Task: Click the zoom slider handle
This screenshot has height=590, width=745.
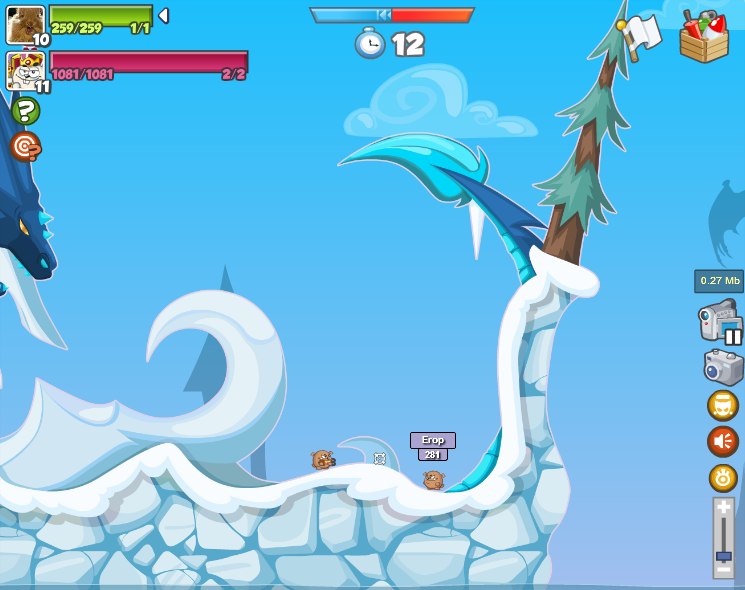Action: (x=723, y=556)
